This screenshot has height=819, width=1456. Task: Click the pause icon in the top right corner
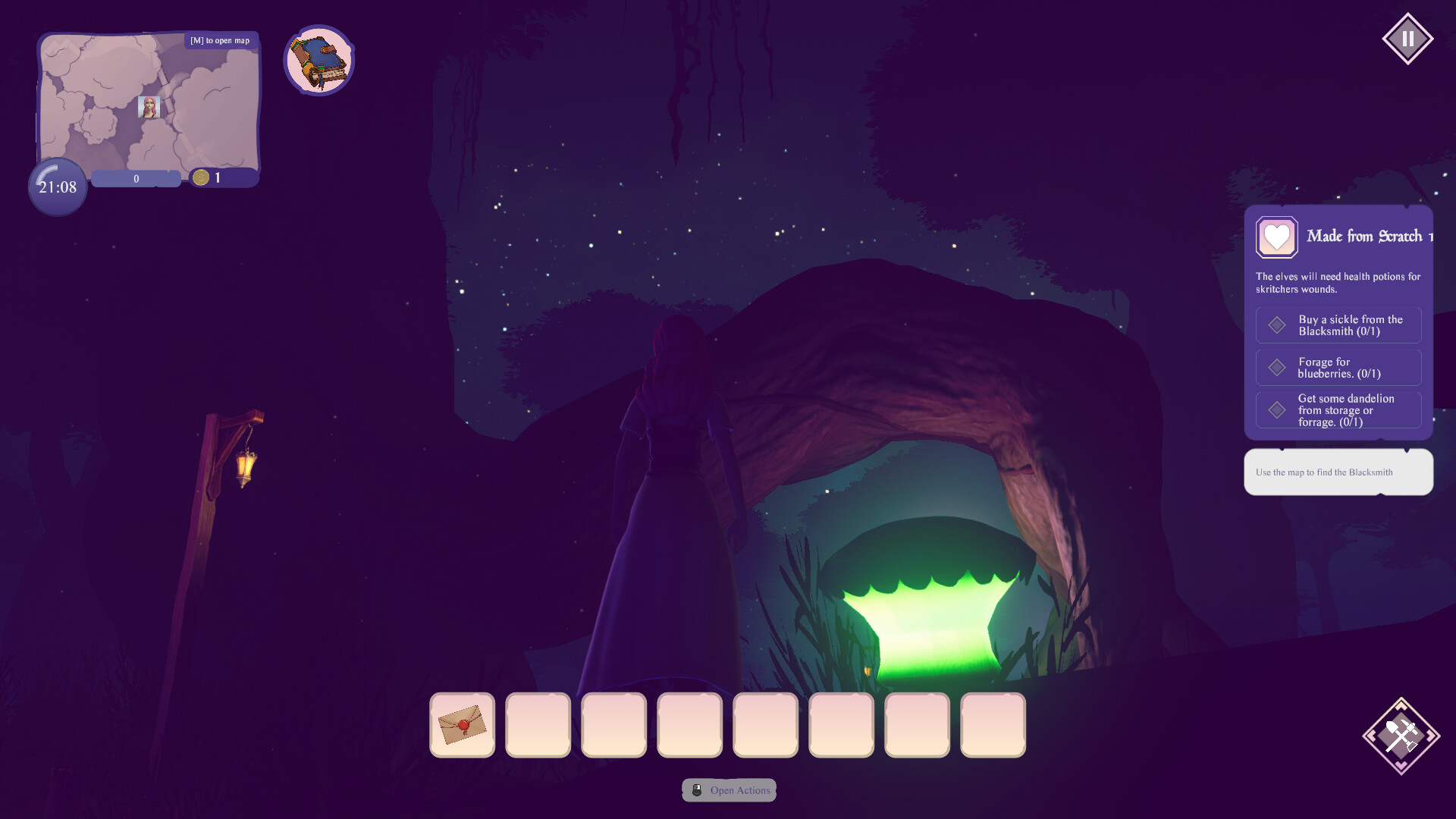(1409, 37)
